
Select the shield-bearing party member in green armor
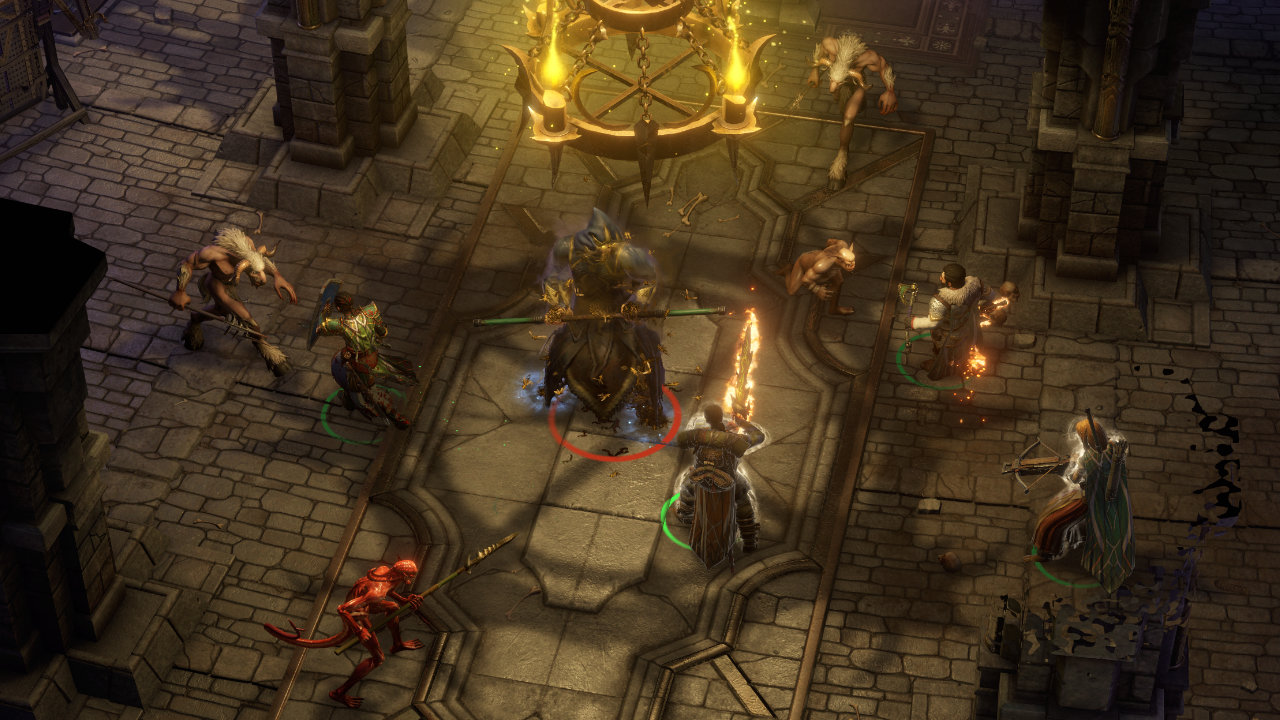pos(362,355)
